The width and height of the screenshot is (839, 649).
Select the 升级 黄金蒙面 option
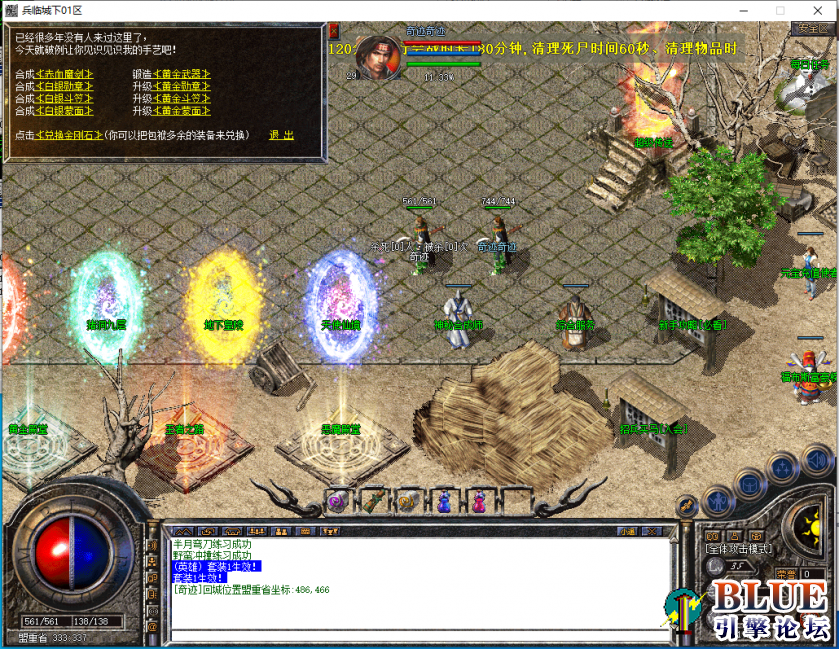click(x=182, y=111)
